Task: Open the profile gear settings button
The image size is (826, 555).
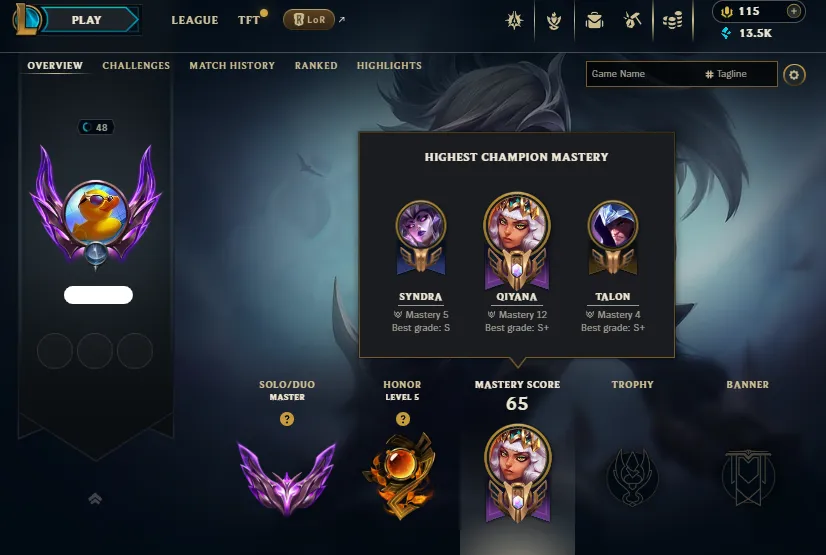Action: 794,74
